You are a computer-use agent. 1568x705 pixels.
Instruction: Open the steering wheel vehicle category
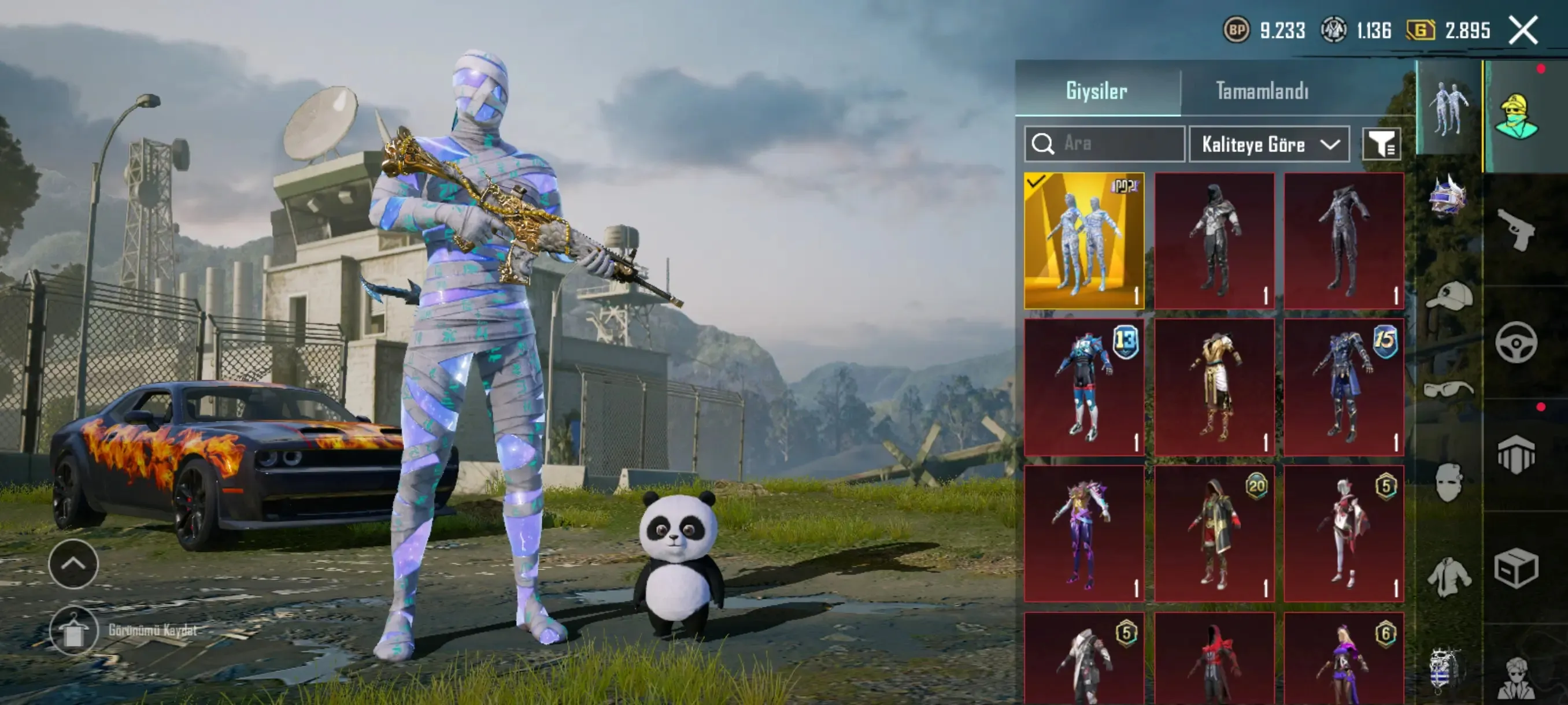coord(1517,343)
